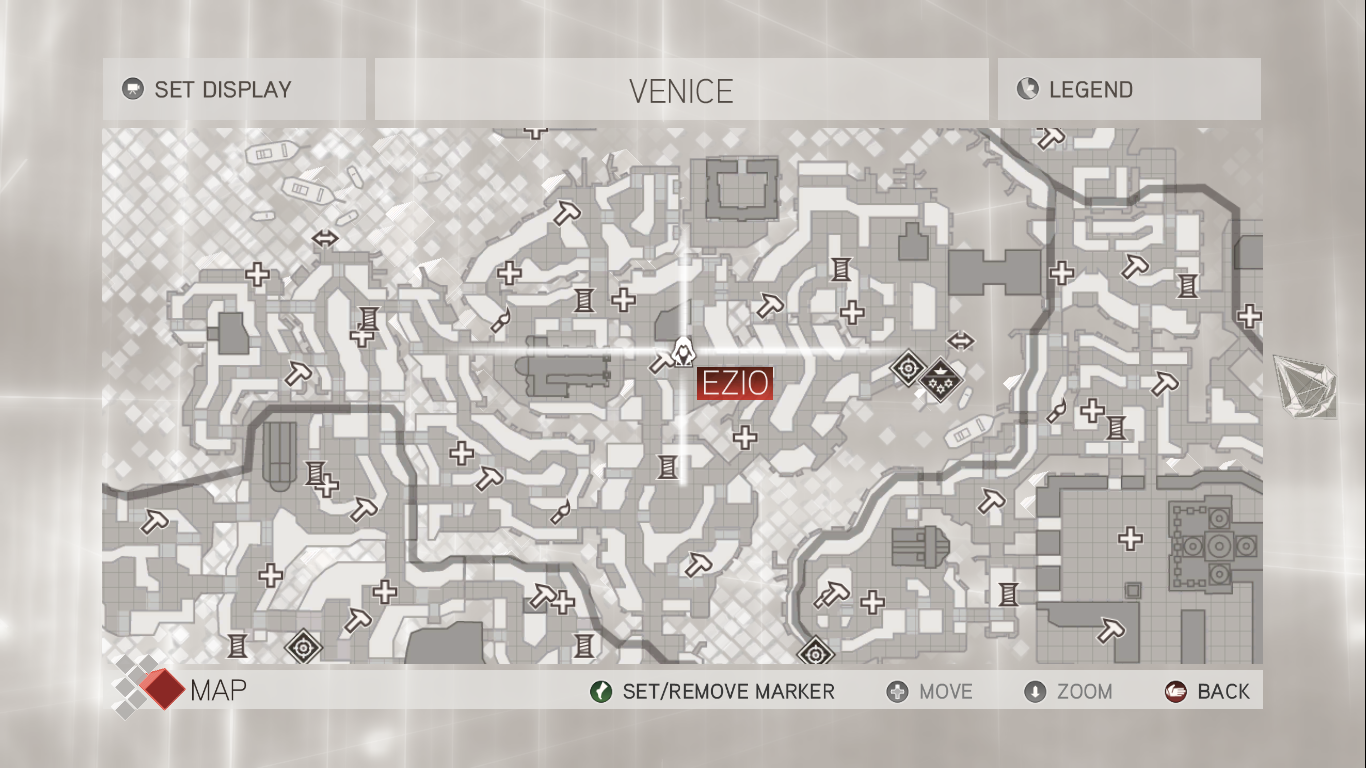Click the Back button
This screenshot has width=1366, height=768.
[1208, 691]
